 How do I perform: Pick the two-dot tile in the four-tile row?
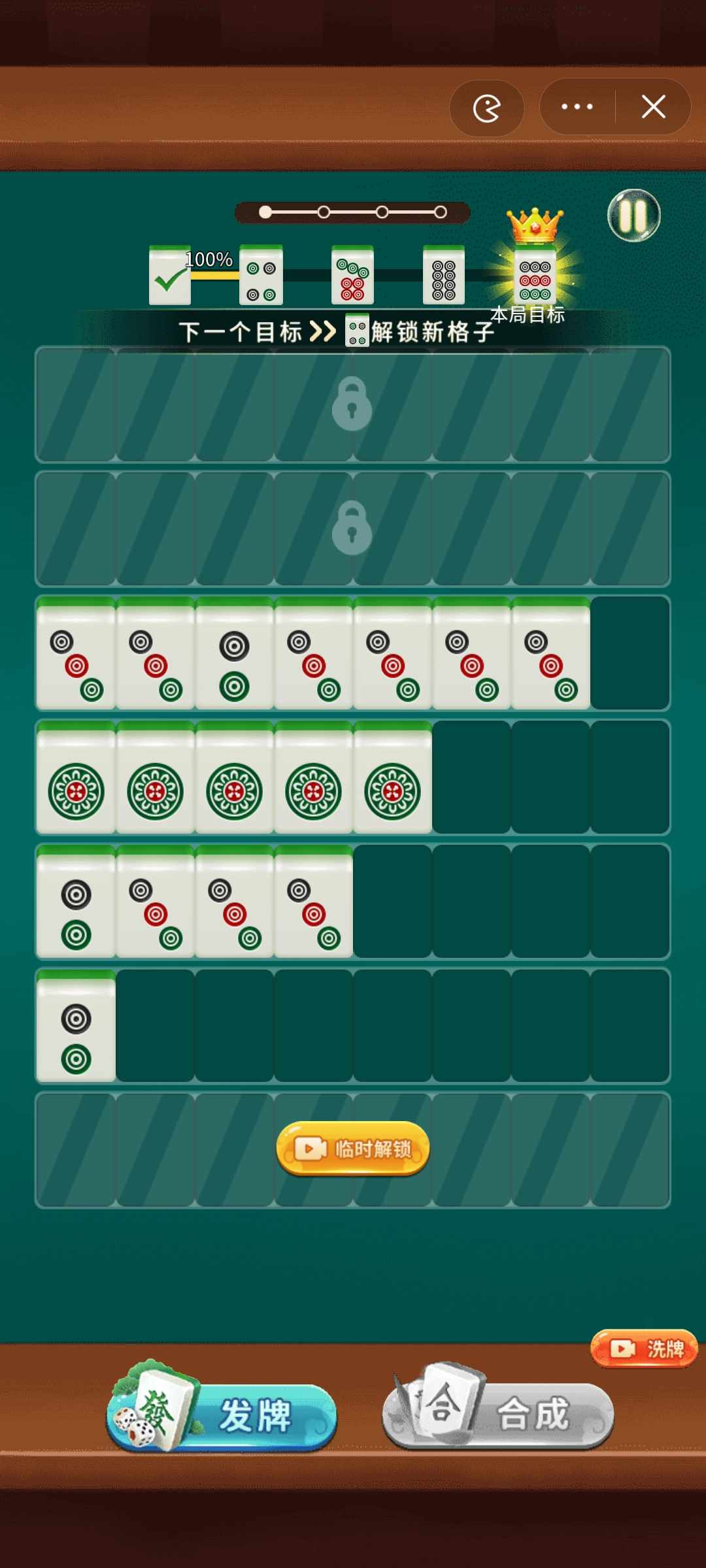[76, 903]
